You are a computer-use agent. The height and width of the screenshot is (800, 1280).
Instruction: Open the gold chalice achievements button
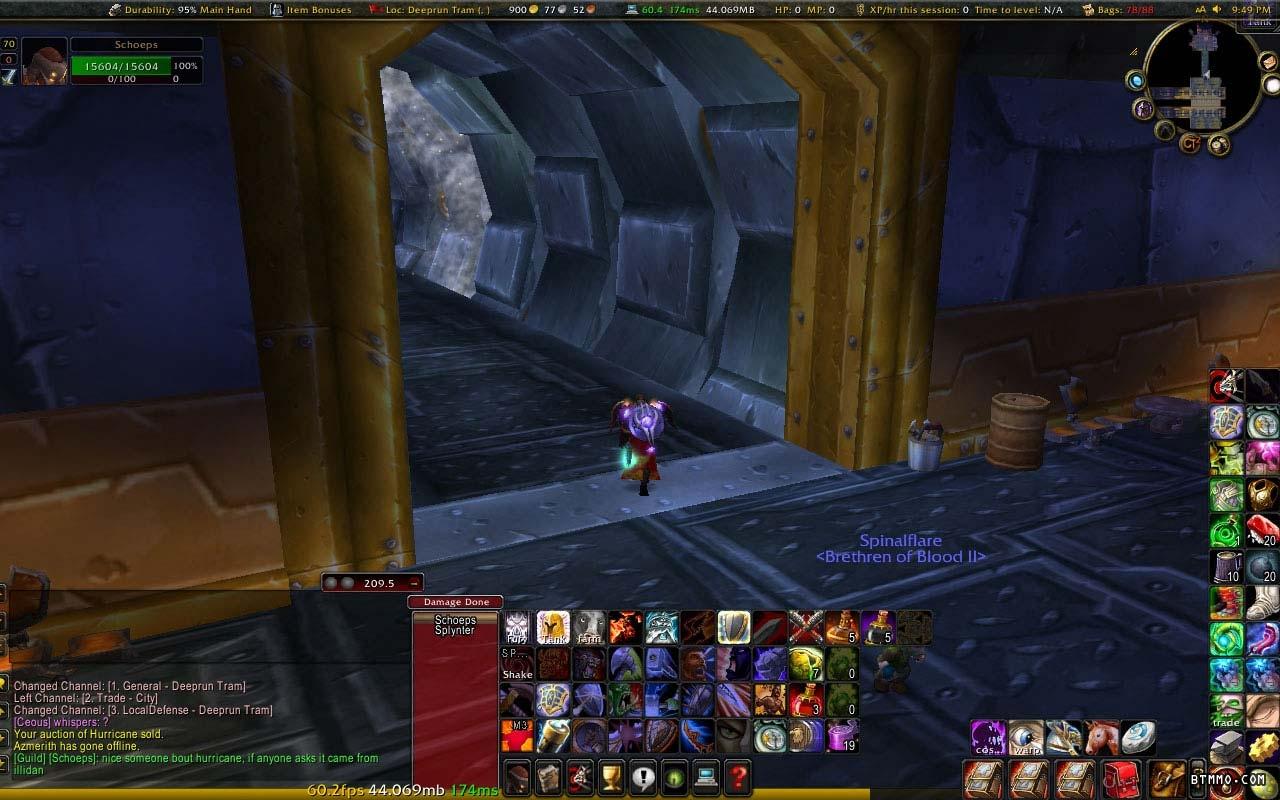pyautogui.click(x=611, y=776)
